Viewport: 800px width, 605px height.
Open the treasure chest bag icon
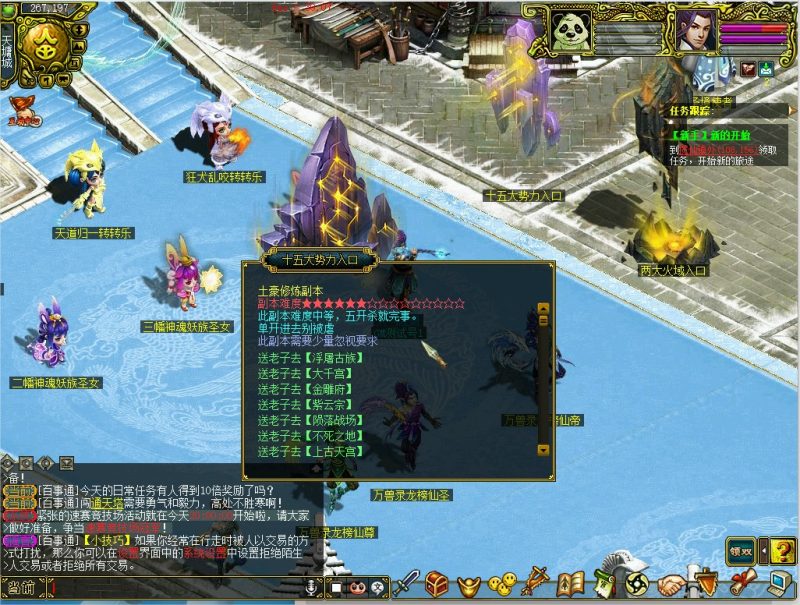point(437,583)
